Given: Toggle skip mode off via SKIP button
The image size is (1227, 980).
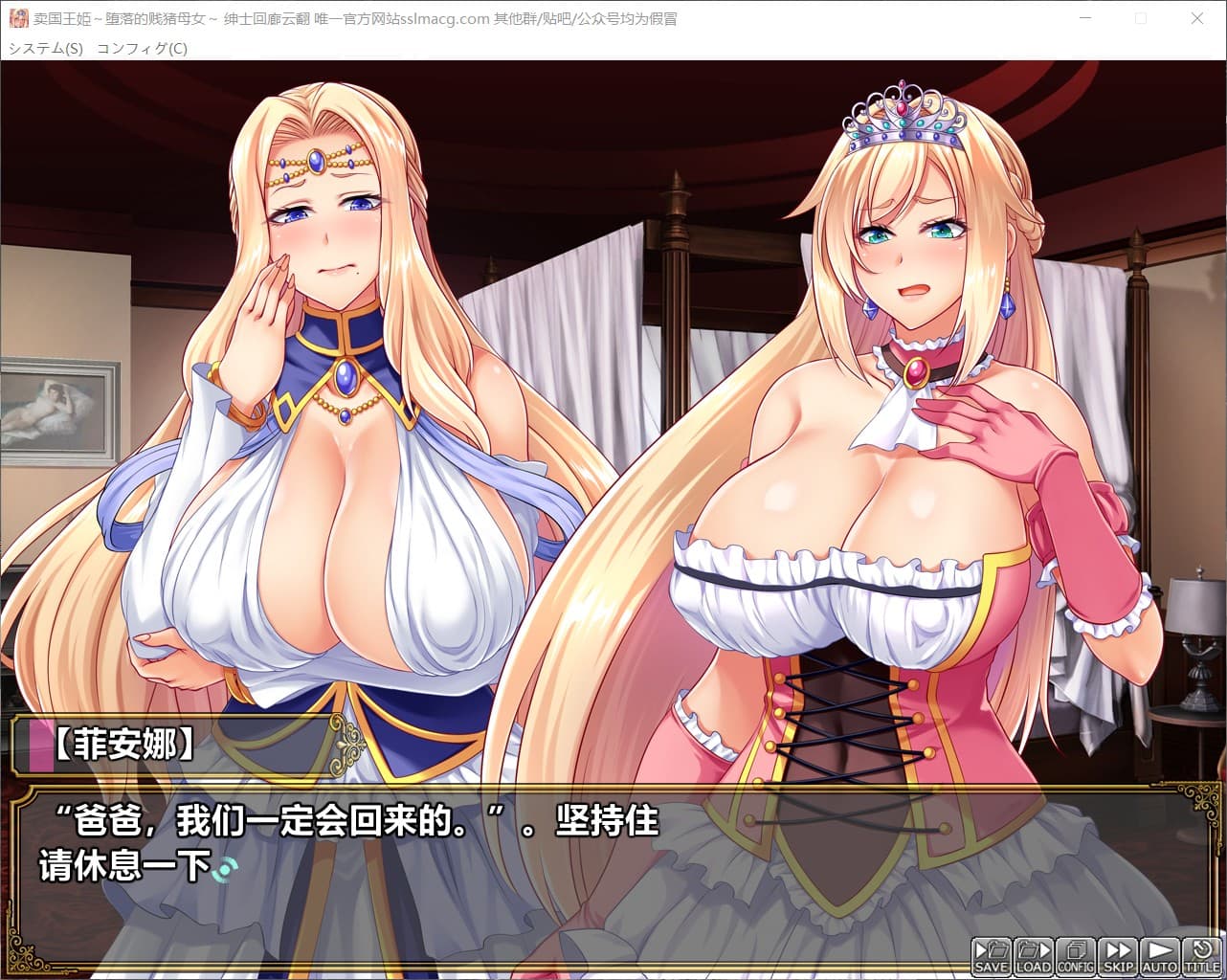Looking at the screenshot, I should point(1117,955).
